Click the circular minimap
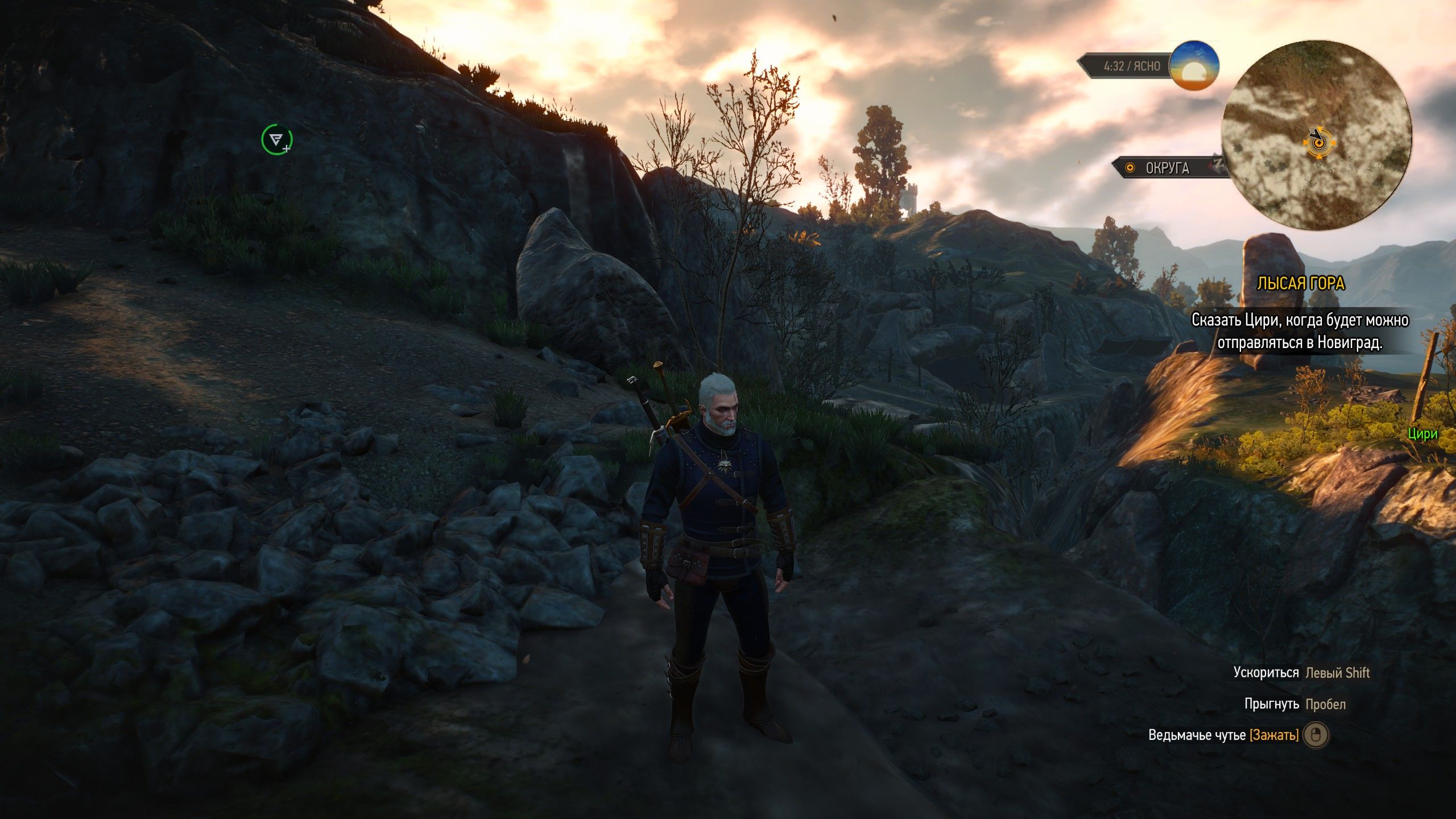Image resolution: width=1456 pixels, height=819 pixels. pos(1316,135)
